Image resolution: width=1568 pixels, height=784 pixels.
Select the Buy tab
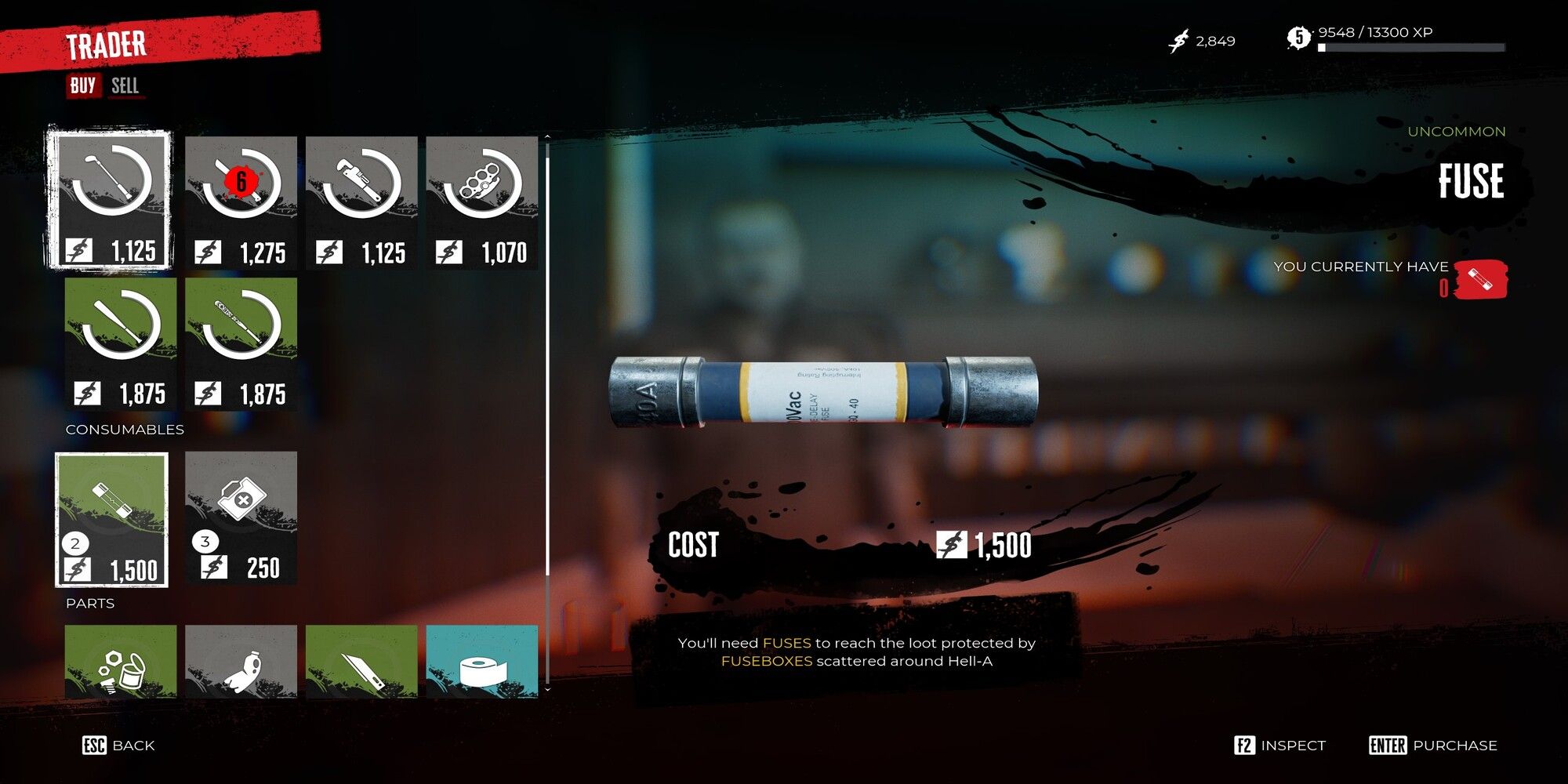click(83, 85)
